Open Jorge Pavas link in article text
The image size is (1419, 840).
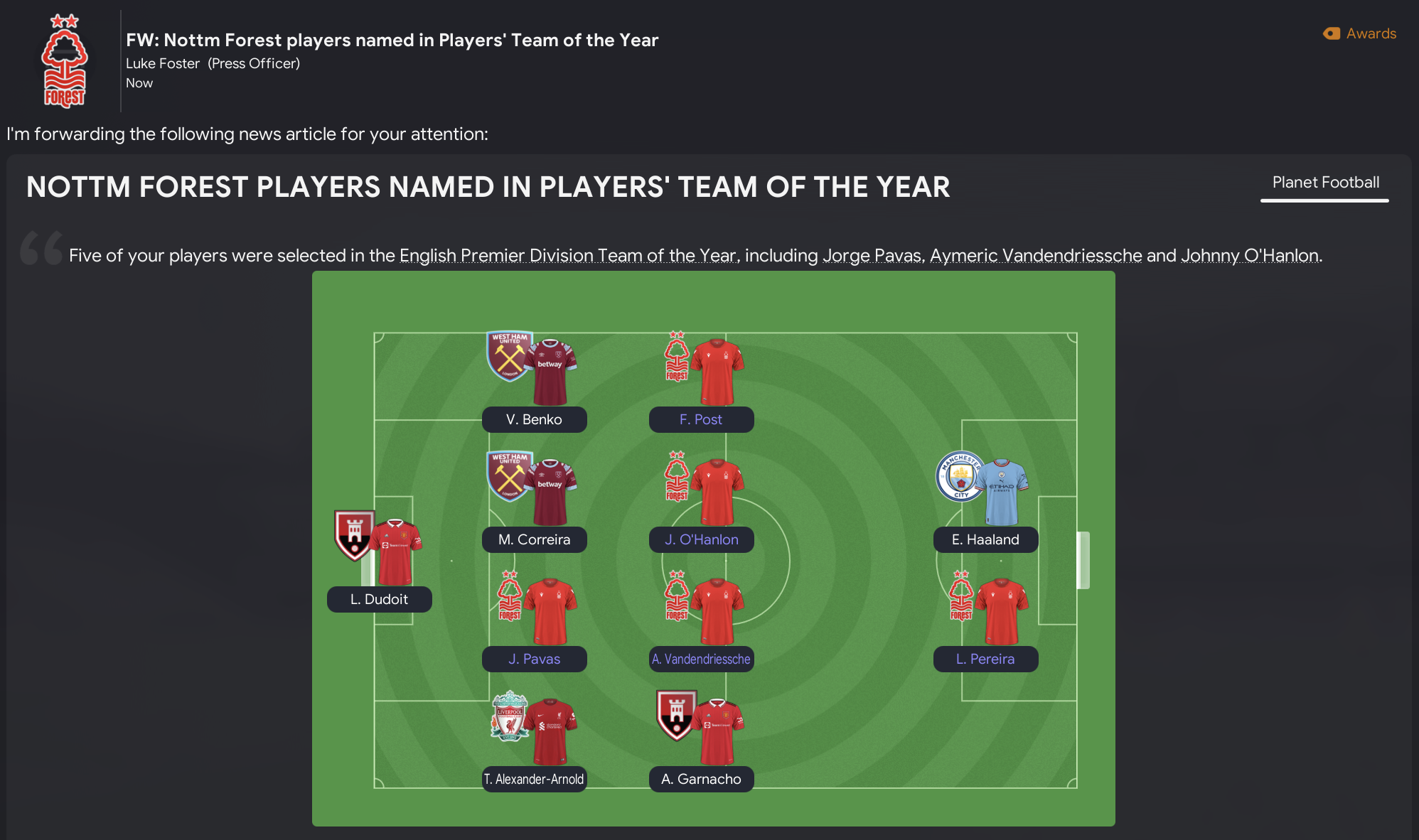pos(872,256)
